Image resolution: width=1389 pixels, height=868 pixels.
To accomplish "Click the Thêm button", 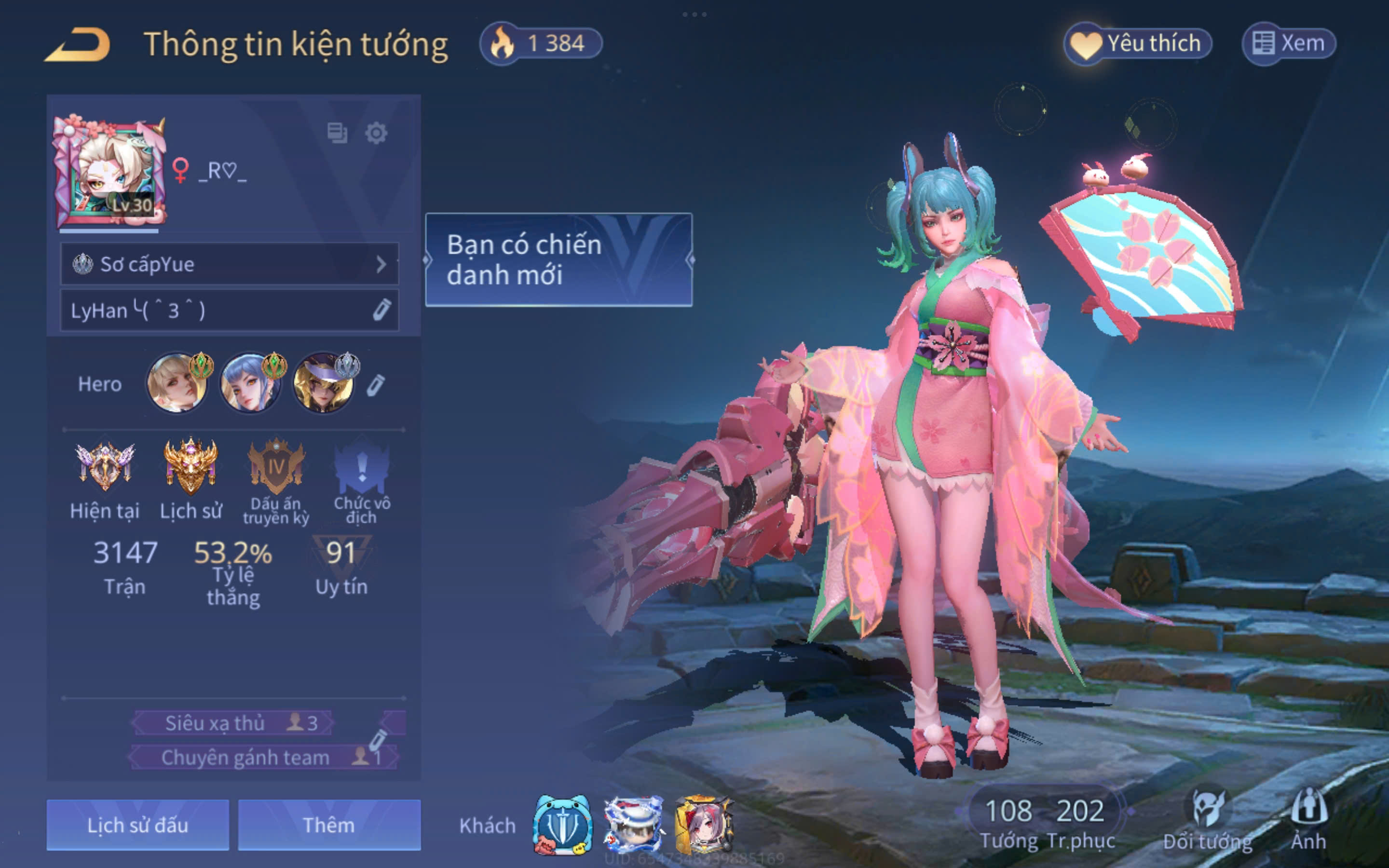I will 329,825.
